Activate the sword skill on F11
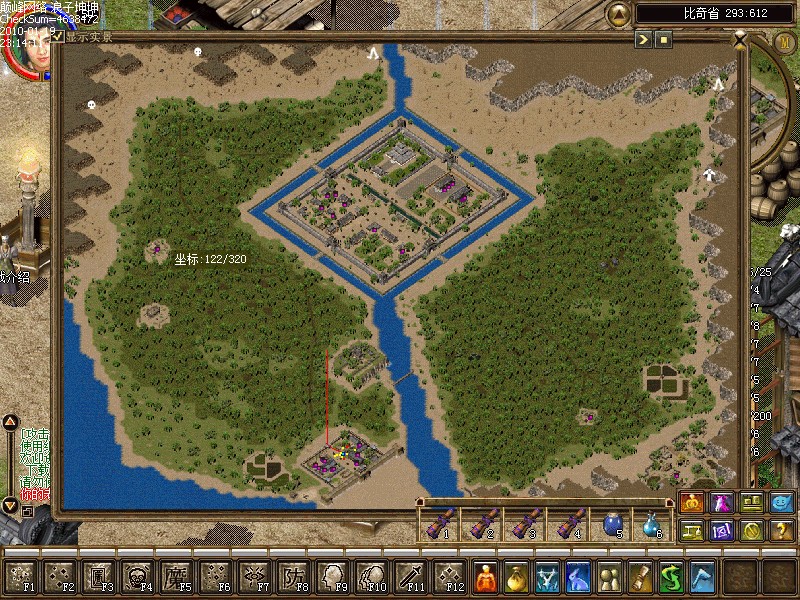Viewport: 800px width, 600px height. (x=410, y=577)
